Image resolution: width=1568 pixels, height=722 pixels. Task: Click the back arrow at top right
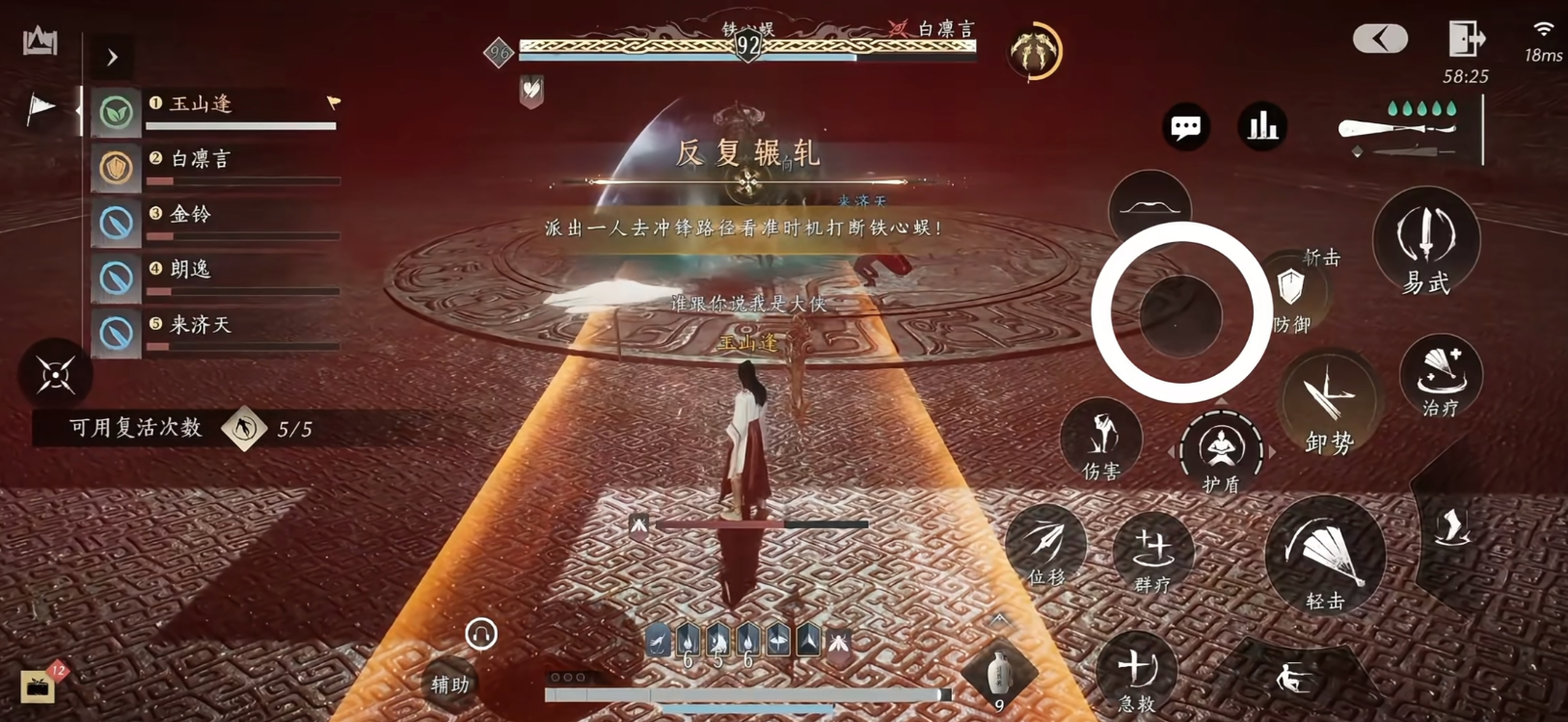pyautogui.click(x=1381, y=37)
